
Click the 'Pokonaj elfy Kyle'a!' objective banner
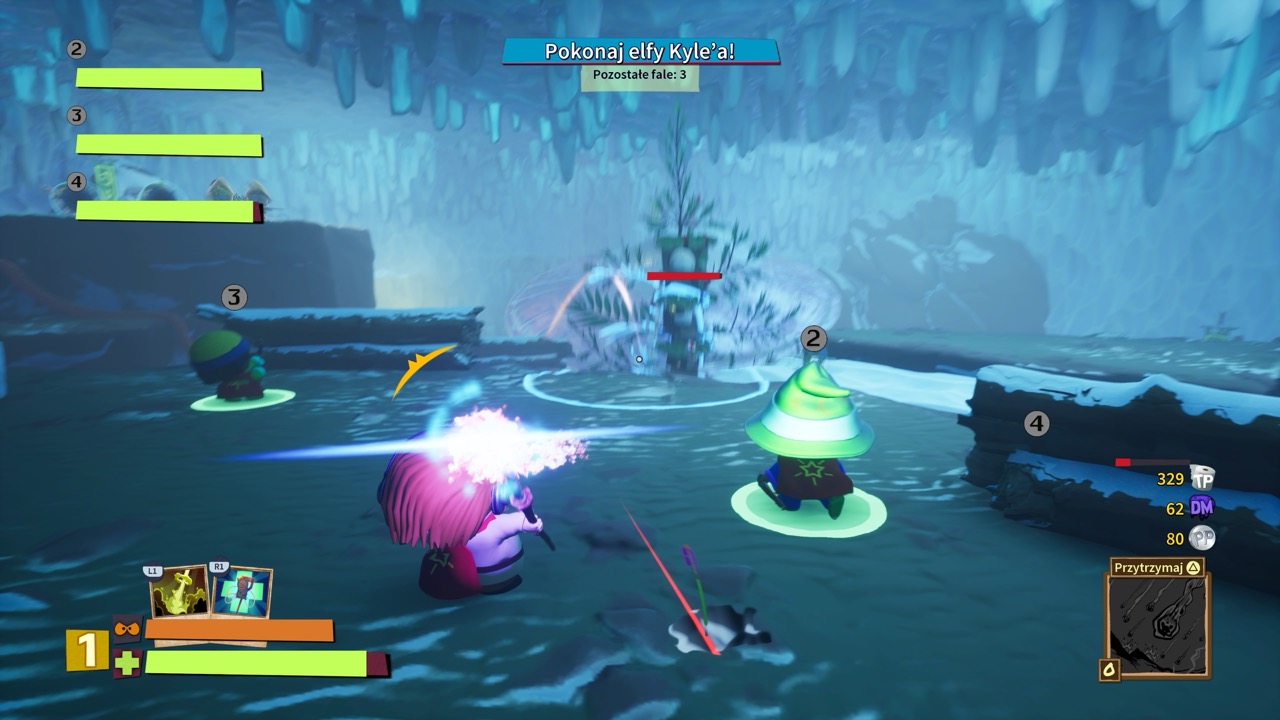640,52
